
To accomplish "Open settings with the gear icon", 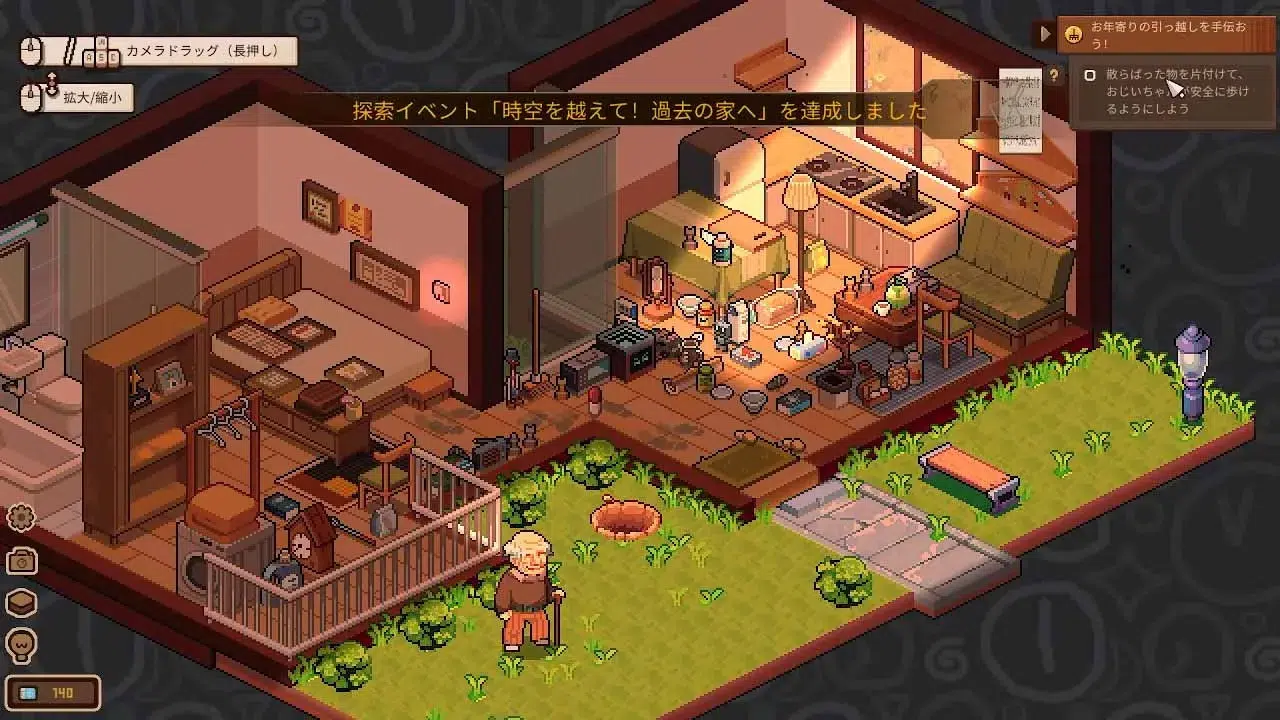I will (x=21, y=517).
